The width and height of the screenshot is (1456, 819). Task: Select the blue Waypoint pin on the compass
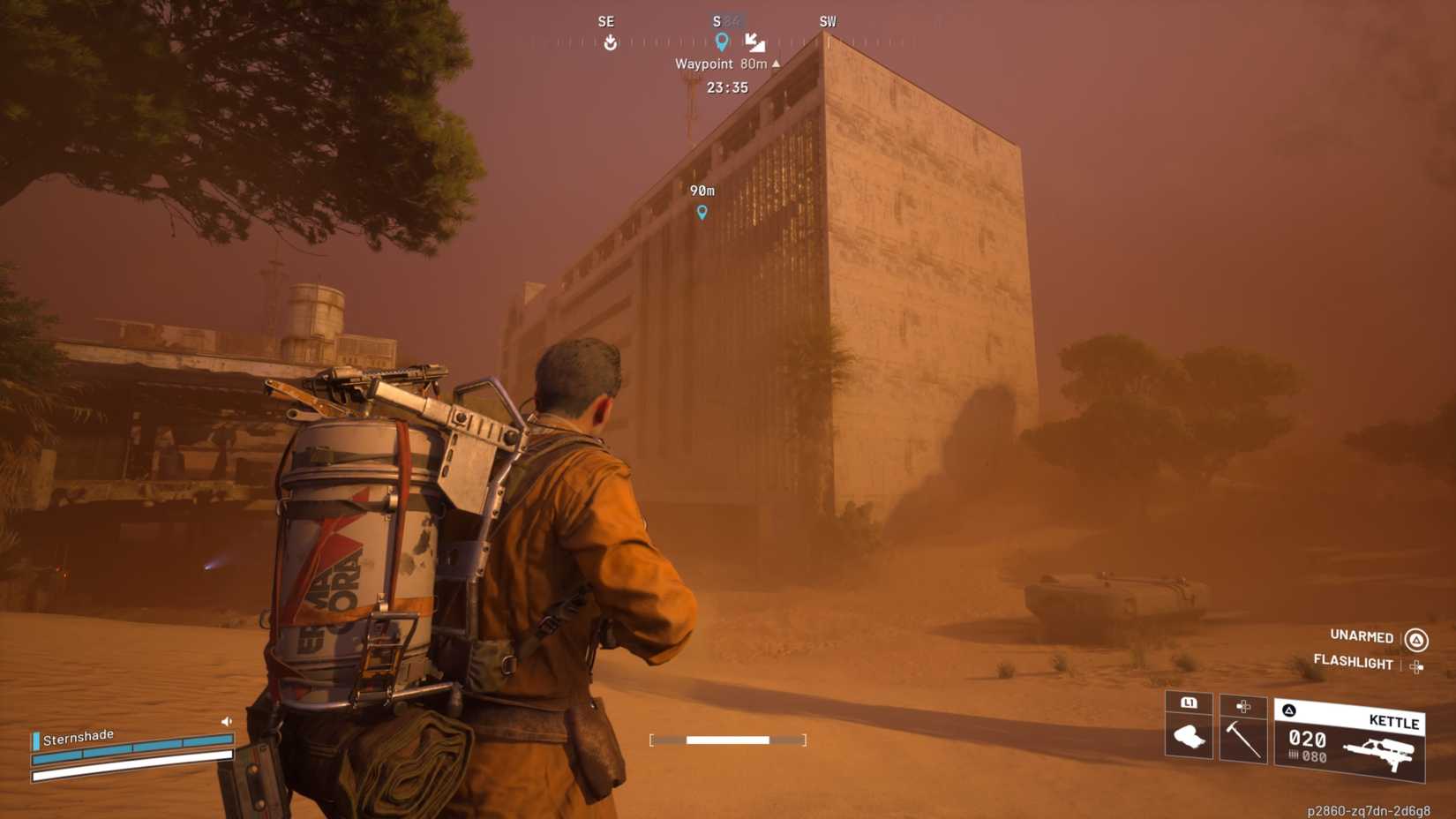(x=723, y=40)
